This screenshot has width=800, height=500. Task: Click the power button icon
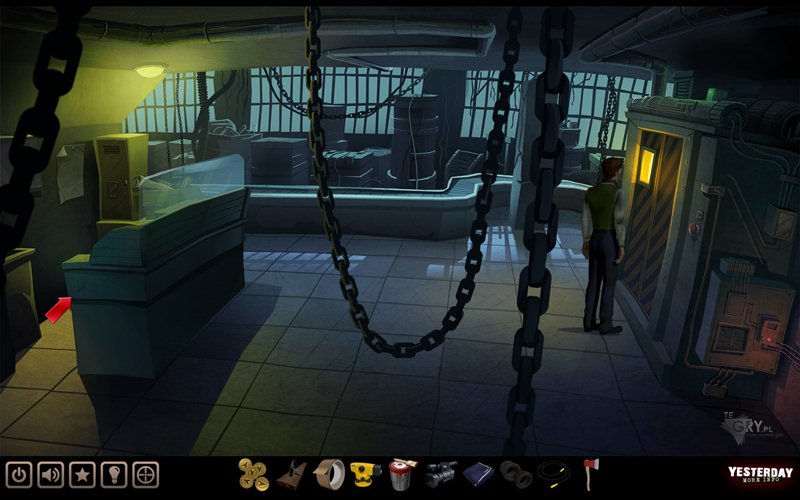pos(19,473)
